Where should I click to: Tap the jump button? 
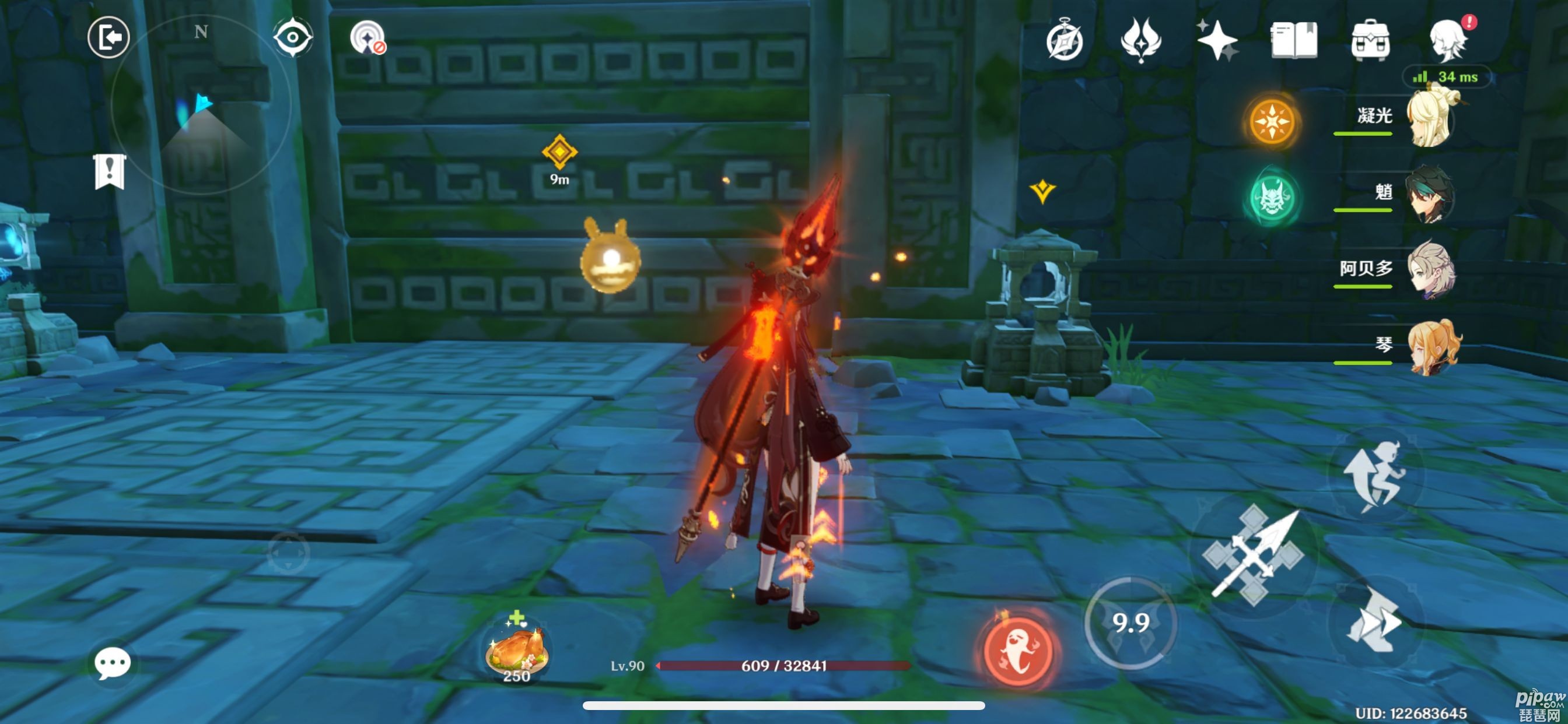[1375, 476]
